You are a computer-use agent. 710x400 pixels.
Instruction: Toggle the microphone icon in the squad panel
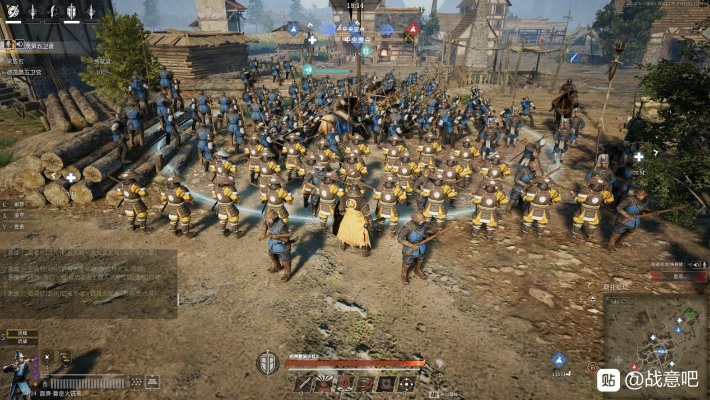tap(8, 44)
